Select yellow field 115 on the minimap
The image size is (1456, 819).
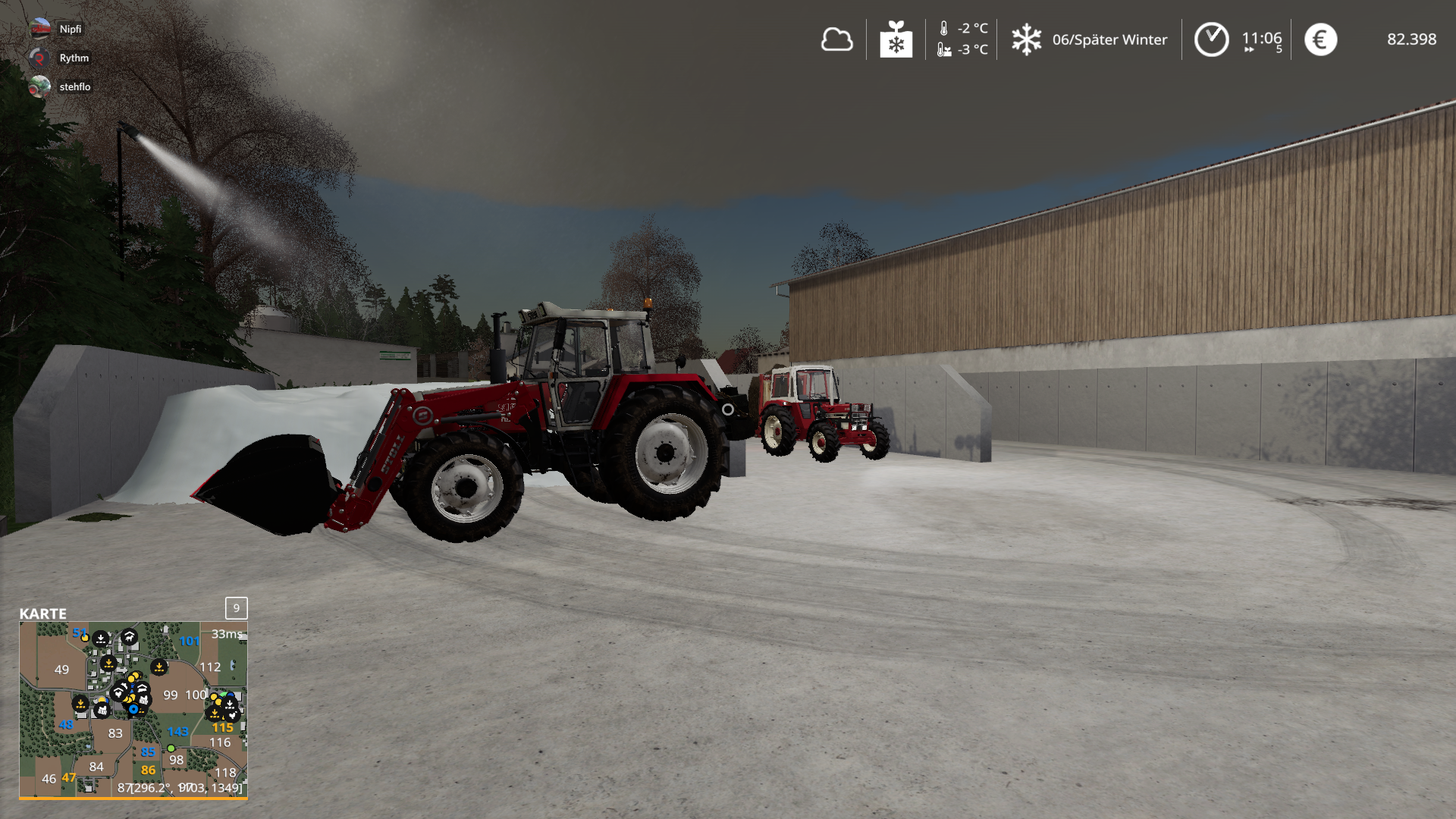point(222,727)
